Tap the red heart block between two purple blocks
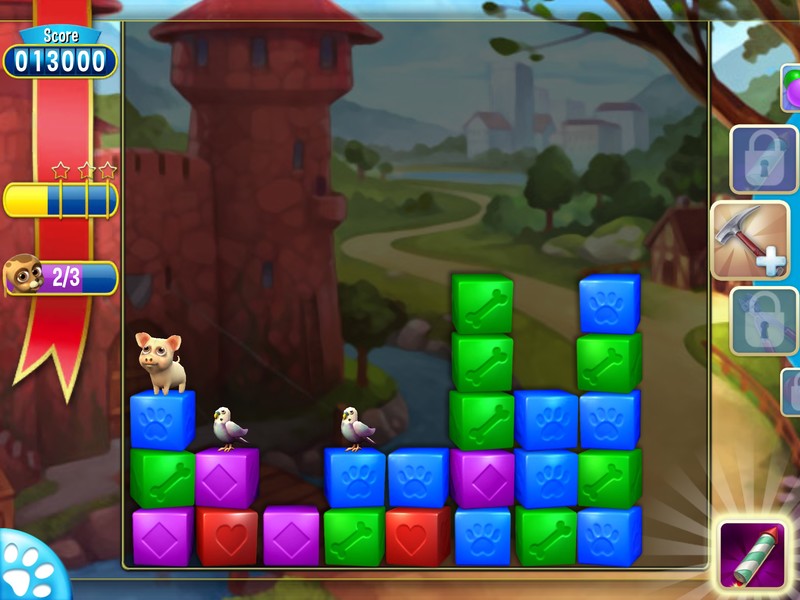Image resolution: width=800 pixels, height=600 pixels. (x=227, y=536)
